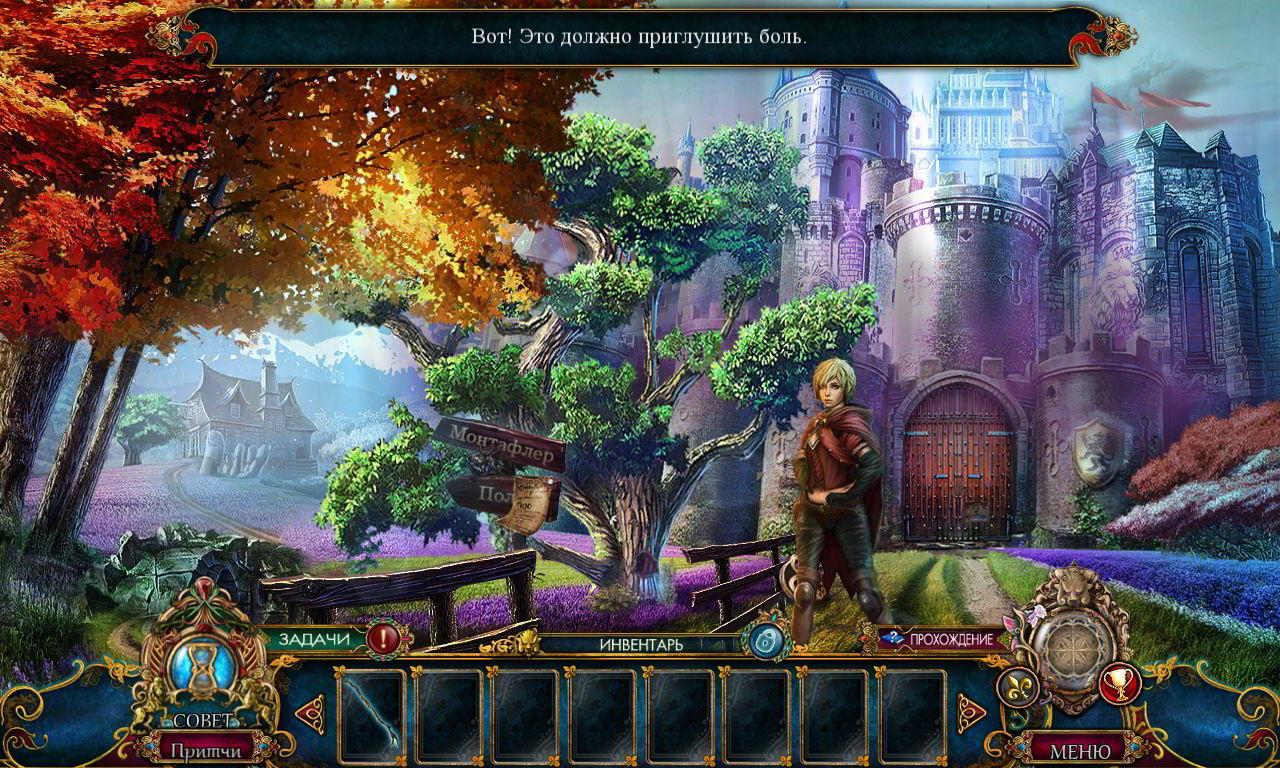
Task: Toggle the inventory lock icon
Action: point(765,640)
